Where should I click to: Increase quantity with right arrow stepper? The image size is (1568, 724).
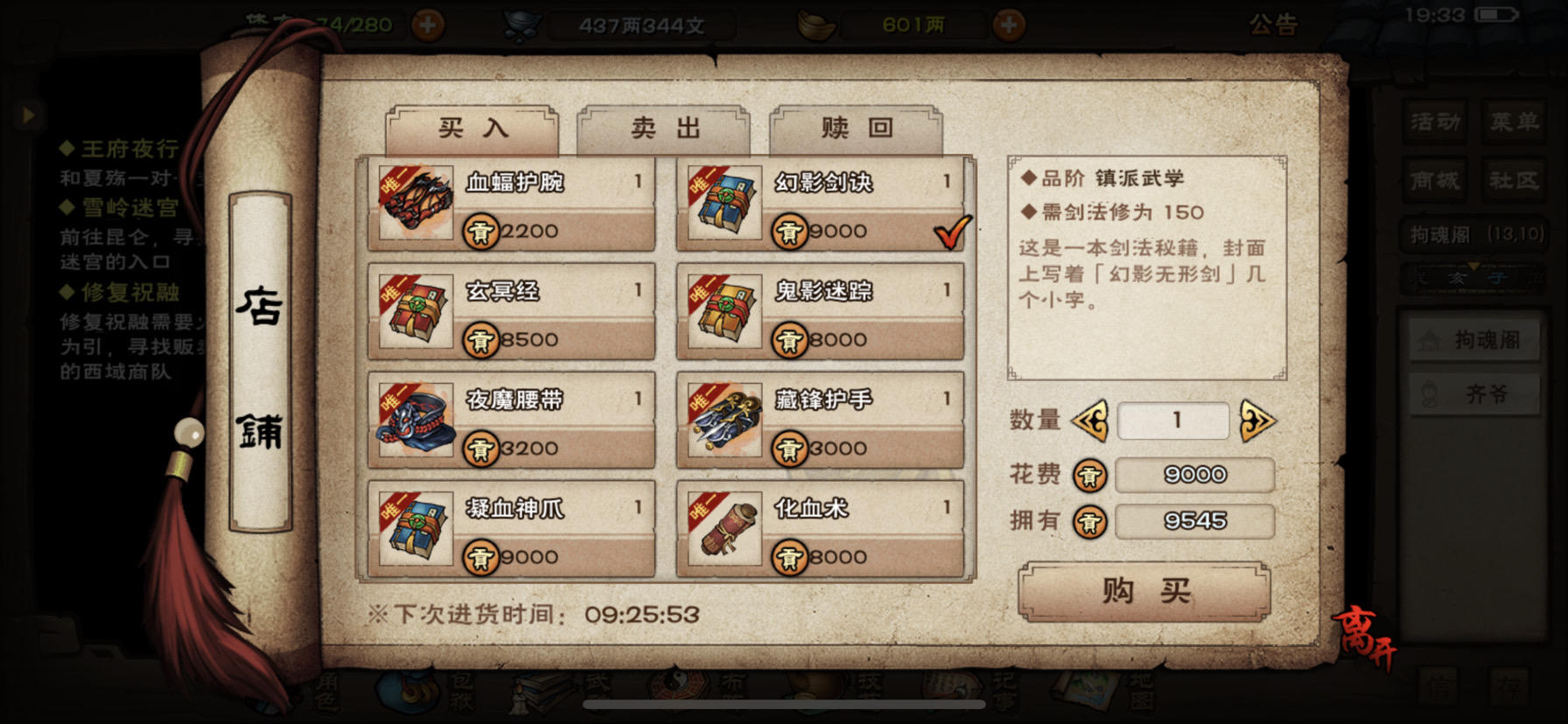click(1260, 421)
